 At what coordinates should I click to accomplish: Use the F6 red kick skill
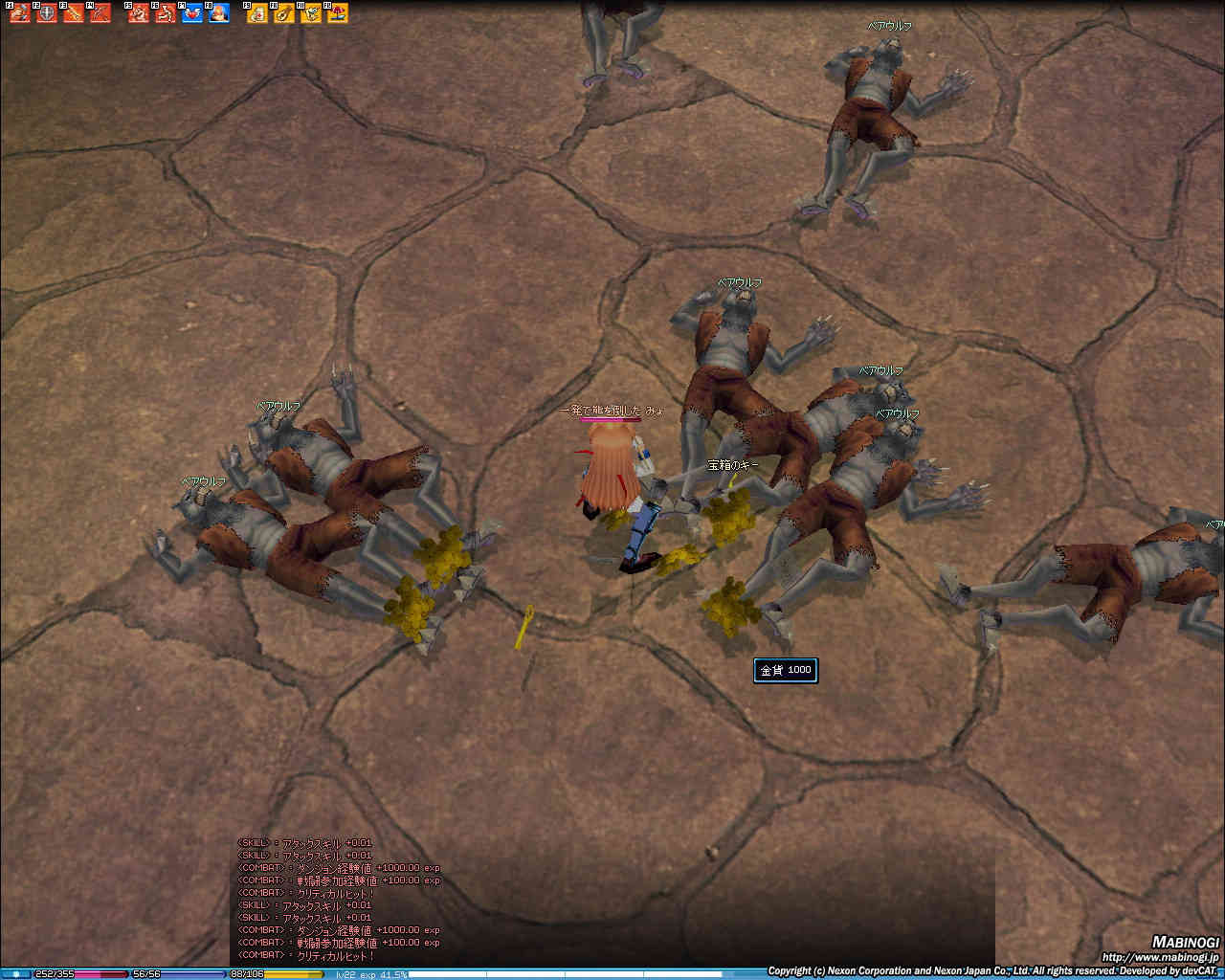pyautogui.click(x=166, y=13)
